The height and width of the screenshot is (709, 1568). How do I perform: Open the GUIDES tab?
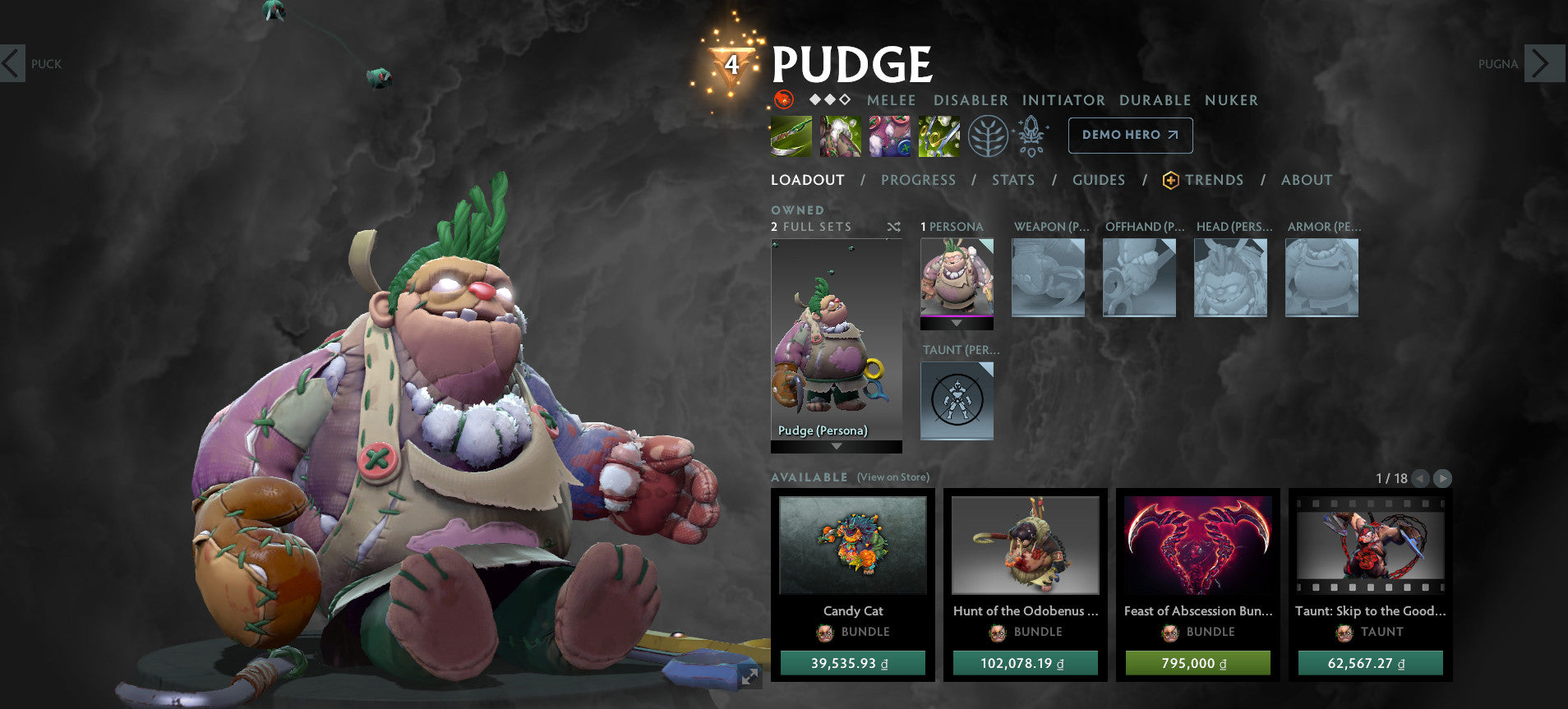tap(1099, 180)
